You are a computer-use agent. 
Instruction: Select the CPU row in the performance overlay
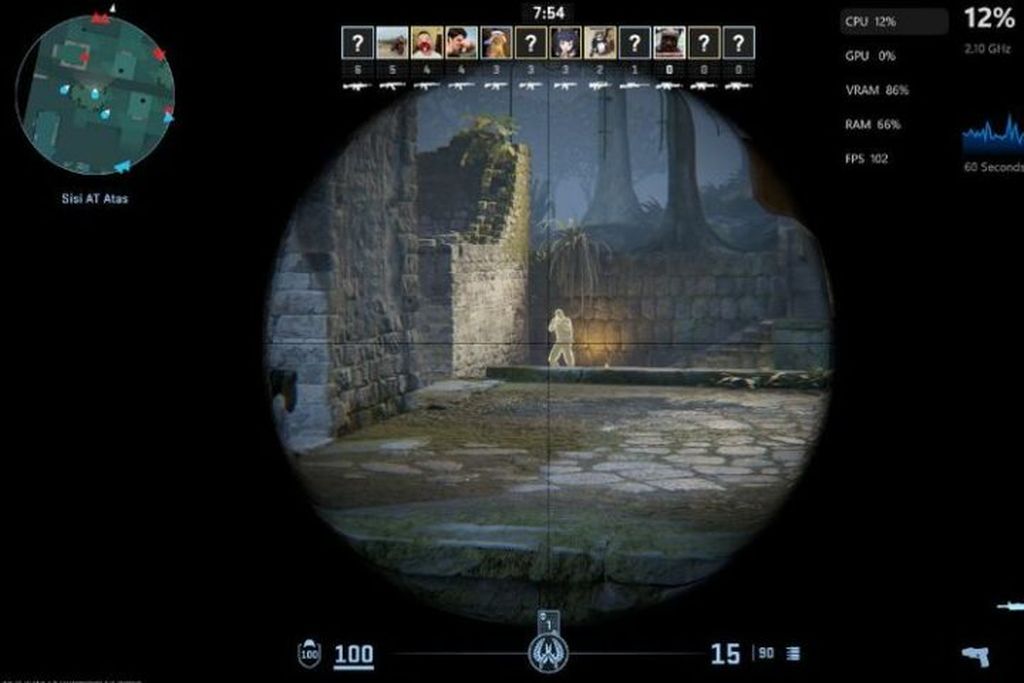[x=893, y=21]
